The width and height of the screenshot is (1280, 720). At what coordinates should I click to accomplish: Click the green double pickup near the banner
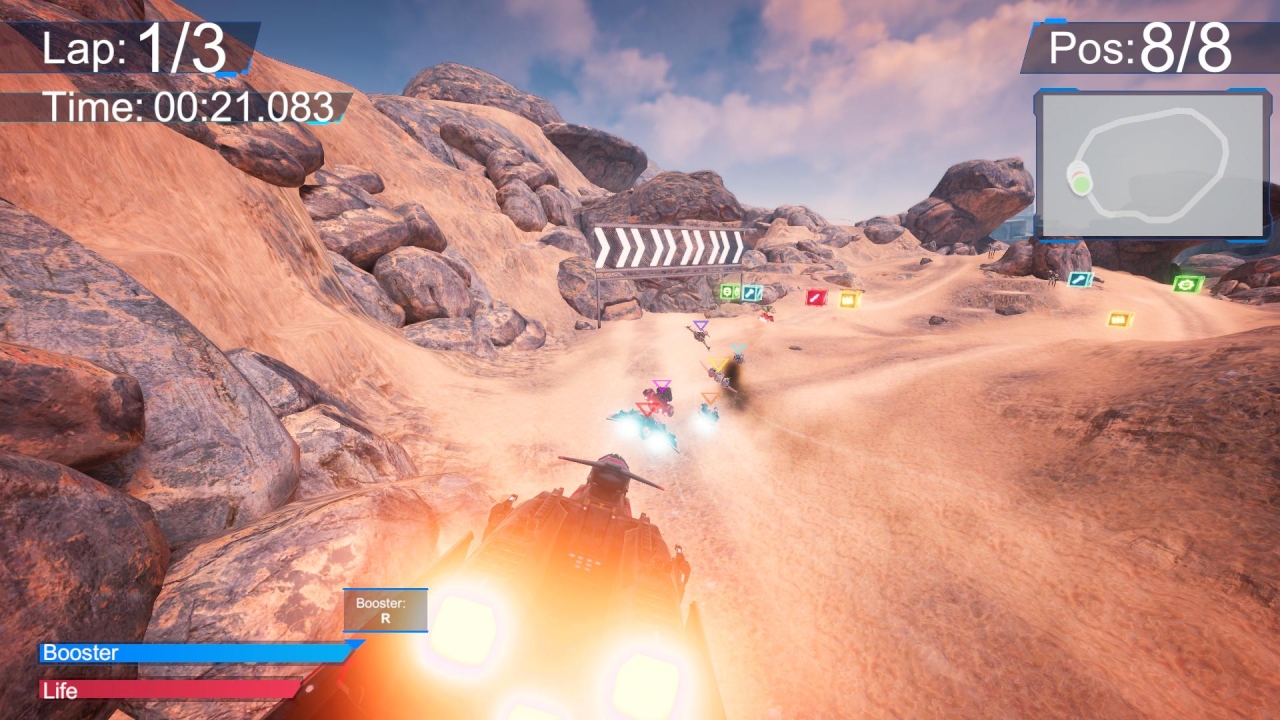[730, 291]
